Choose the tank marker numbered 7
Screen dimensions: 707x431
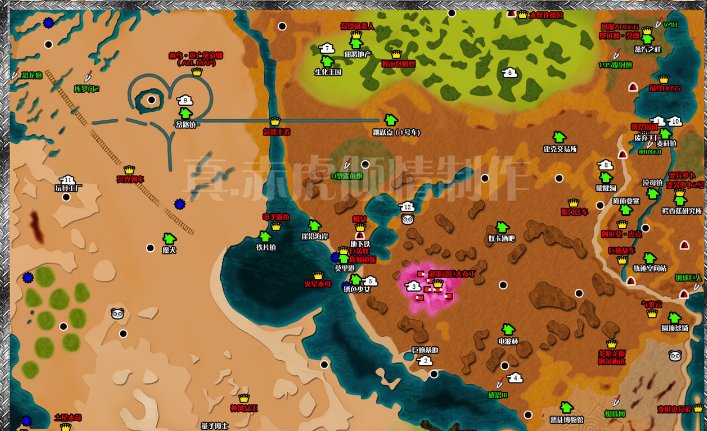coord(327,47)
